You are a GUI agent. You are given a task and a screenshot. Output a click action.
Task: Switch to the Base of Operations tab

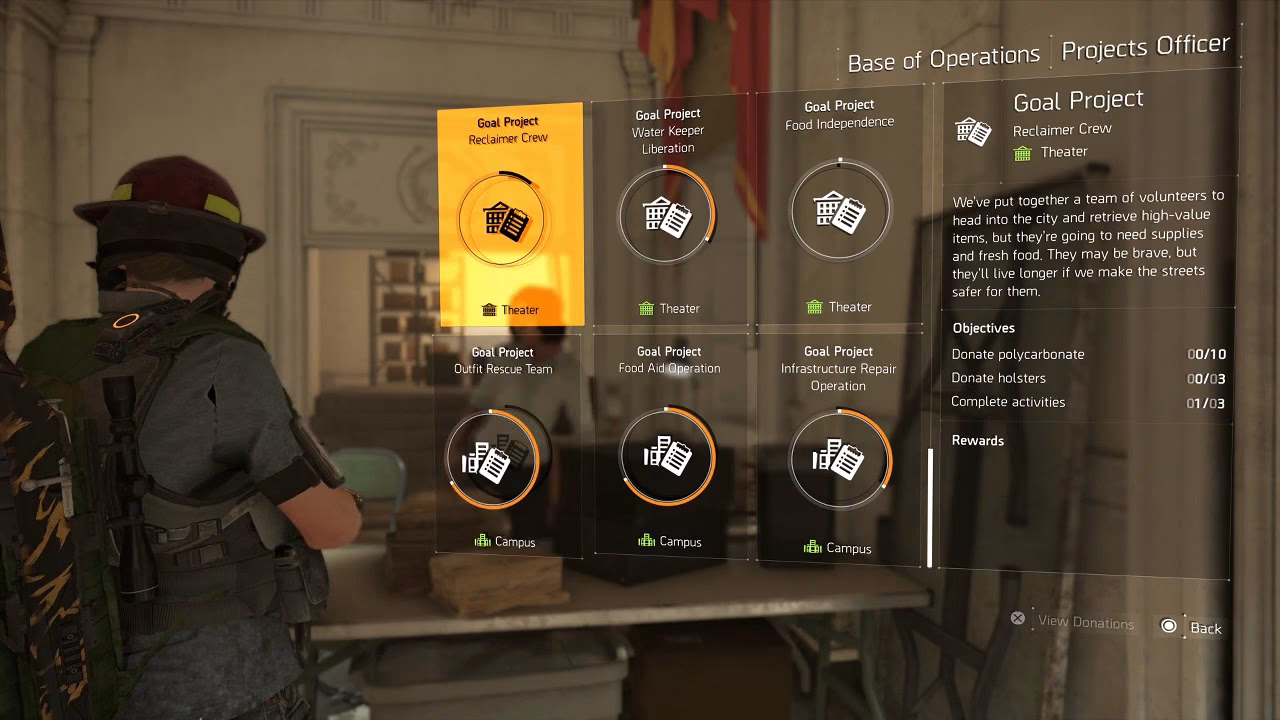point(941,55)
